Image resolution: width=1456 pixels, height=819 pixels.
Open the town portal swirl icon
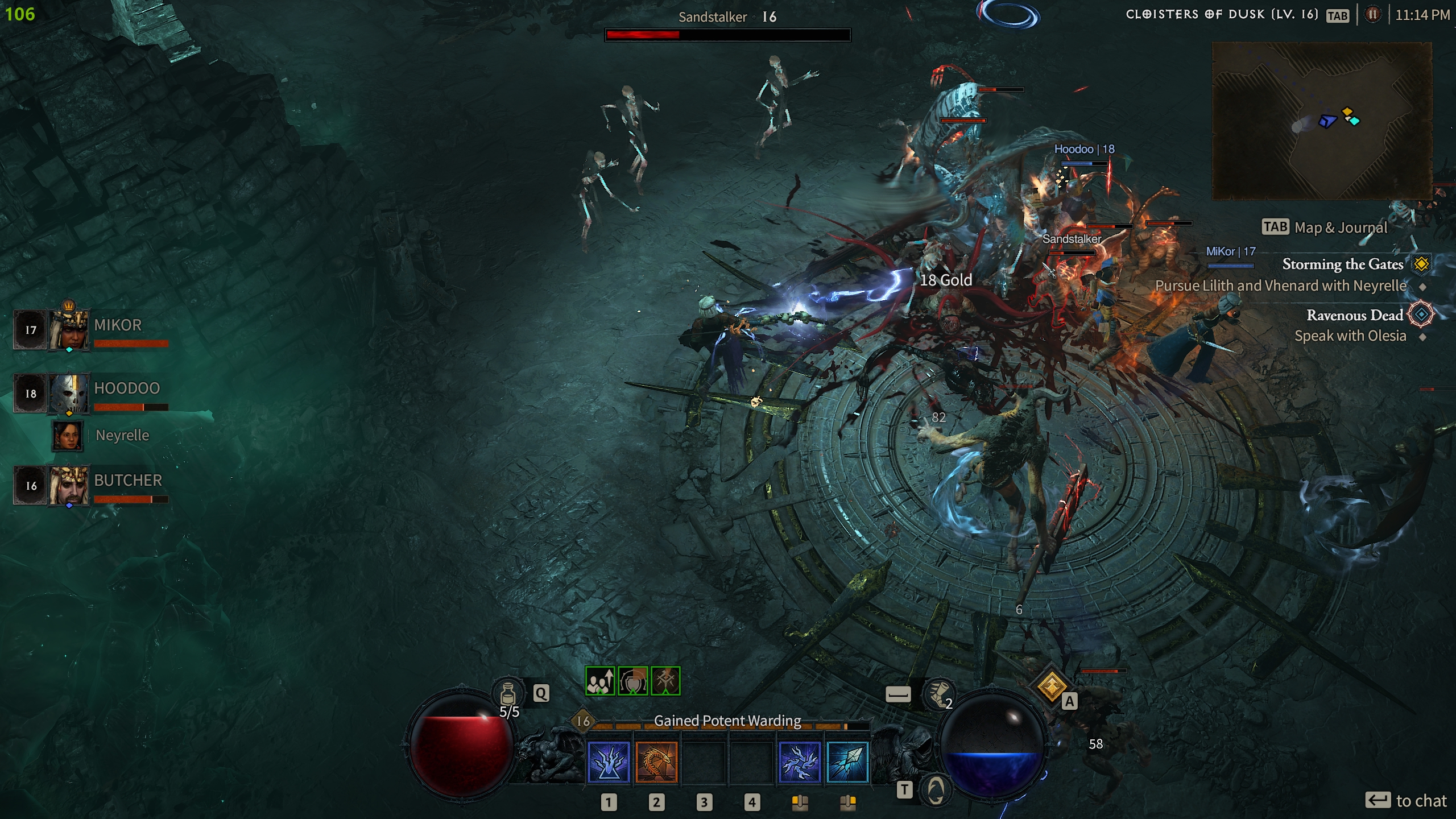[x=936, y=789]
